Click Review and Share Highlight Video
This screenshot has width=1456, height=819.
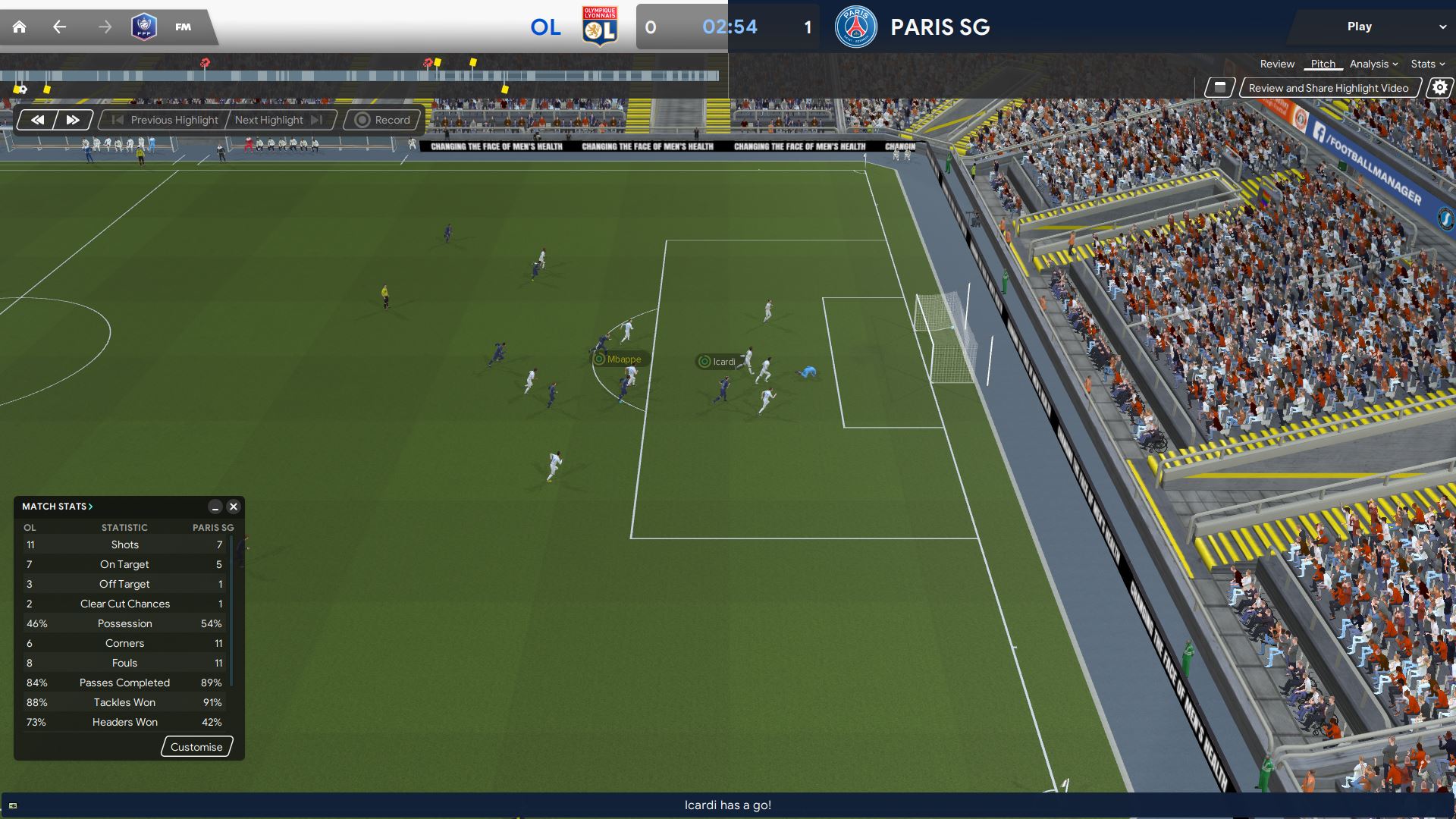click(1329, 88)
